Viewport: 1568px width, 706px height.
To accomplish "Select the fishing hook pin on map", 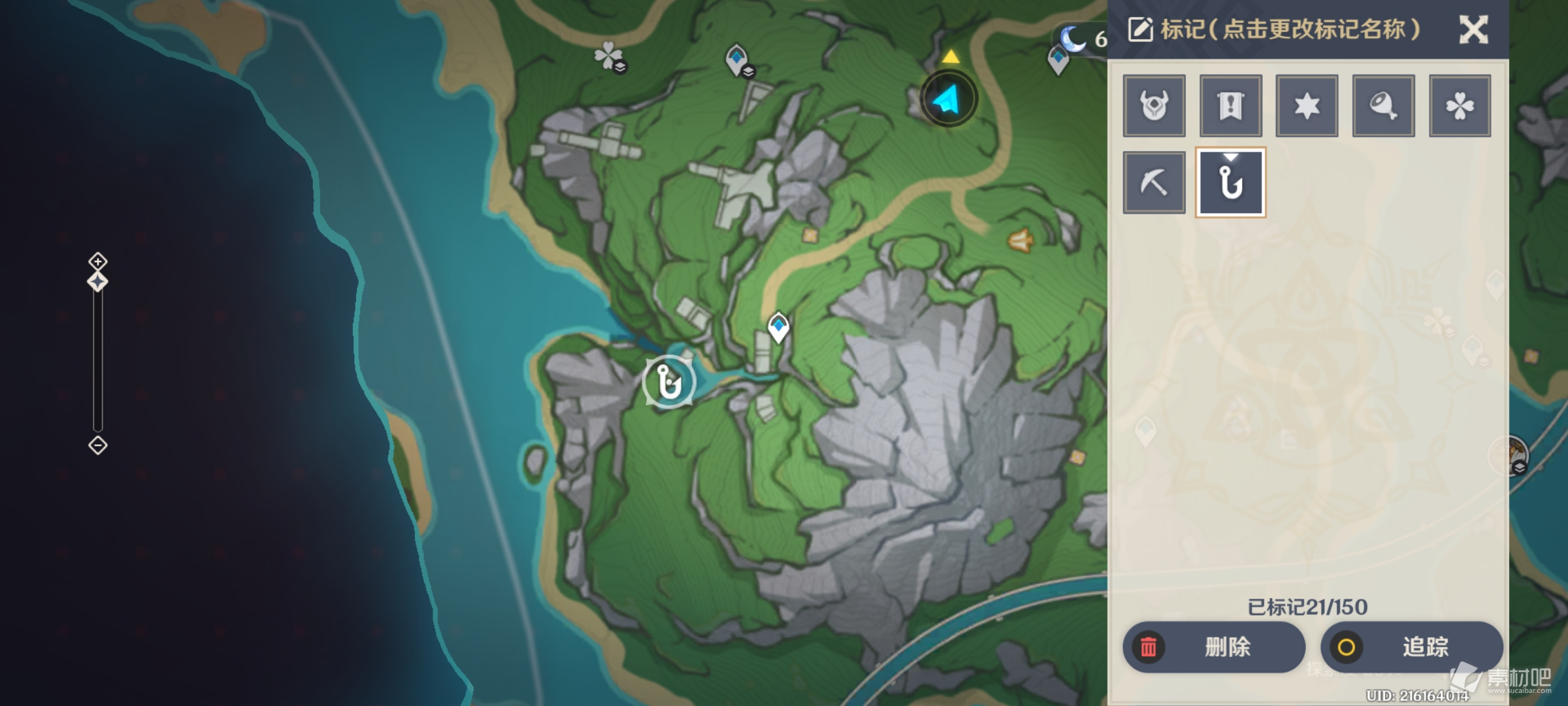I will [668, 382].
